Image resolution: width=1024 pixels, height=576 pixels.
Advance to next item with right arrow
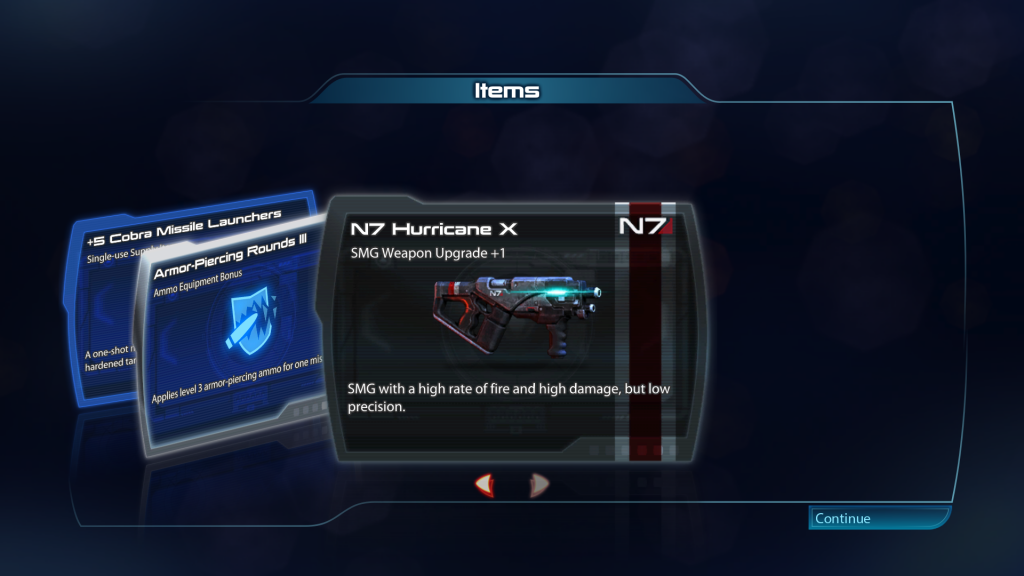tap(539, 486)
